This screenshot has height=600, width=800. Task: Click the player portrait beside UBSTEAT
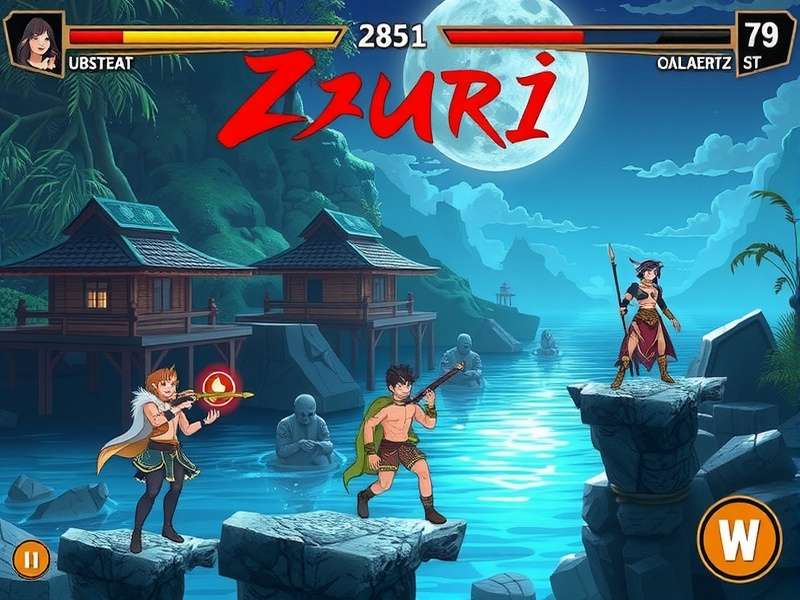coord(34,43)
